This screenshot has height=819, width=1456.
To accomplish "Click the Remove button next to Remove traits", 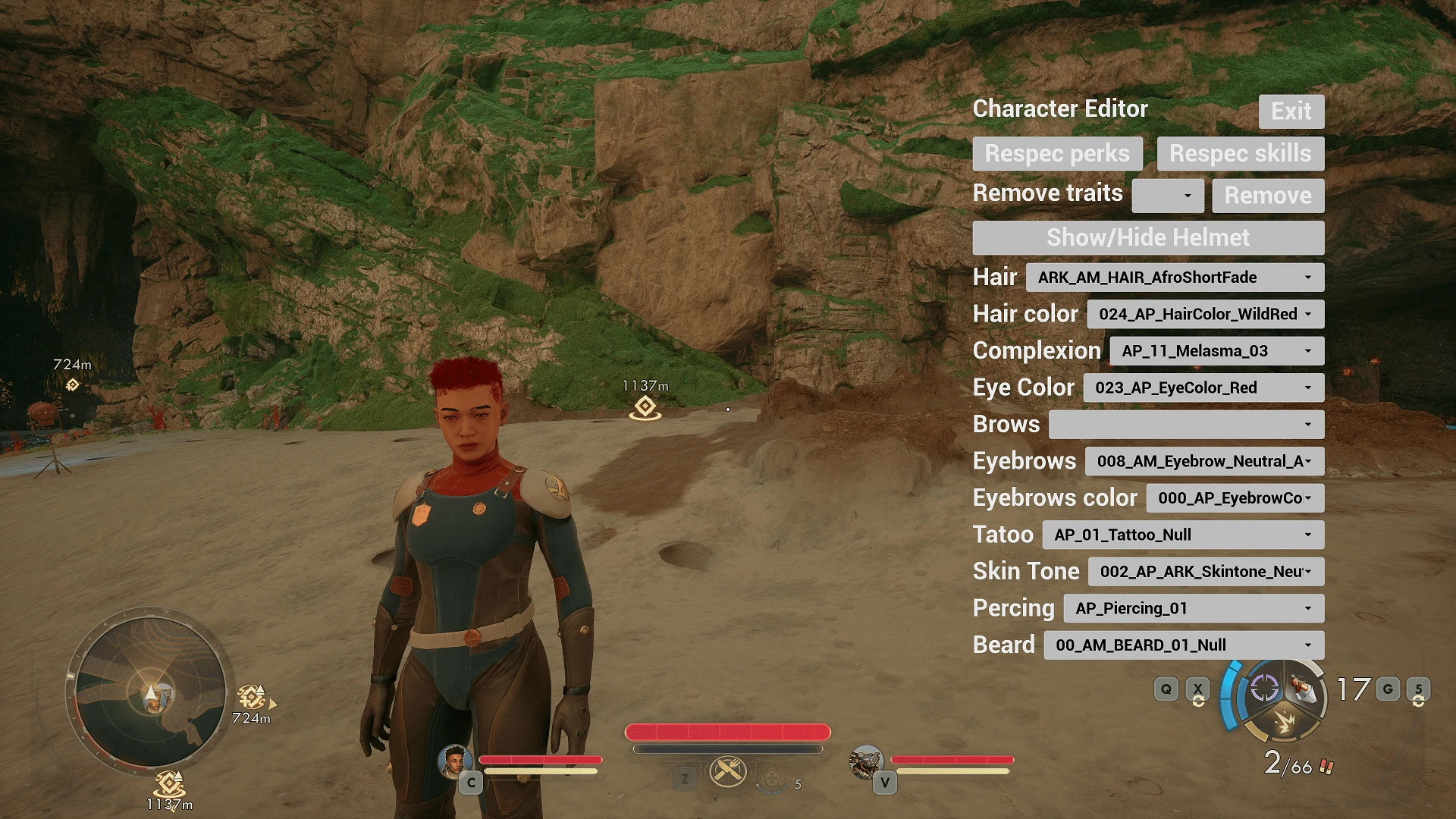I will [1267, 195].
